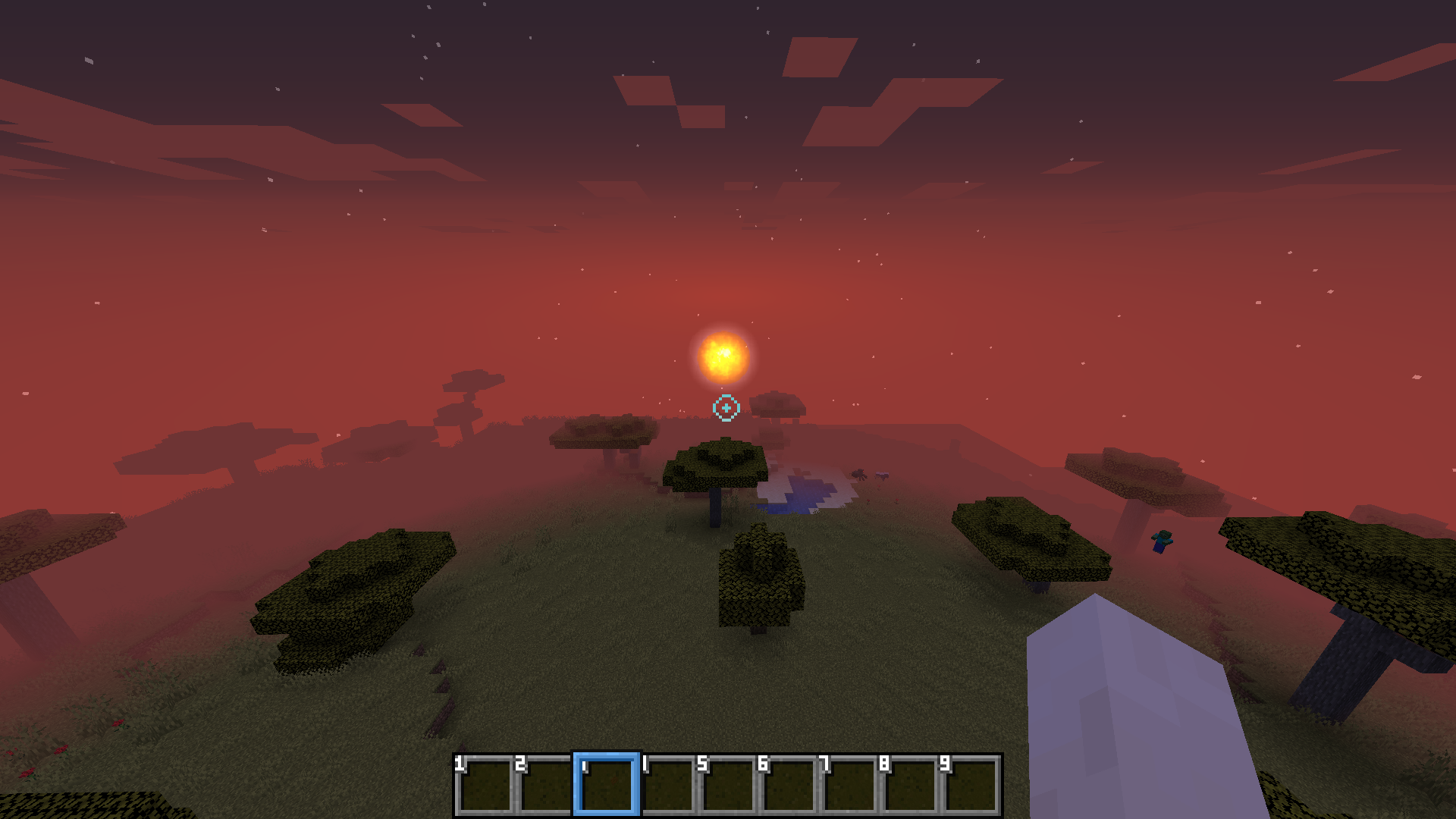Click the glowing orange sun
Screen dimensions: 1456x819
pos(724,356)
